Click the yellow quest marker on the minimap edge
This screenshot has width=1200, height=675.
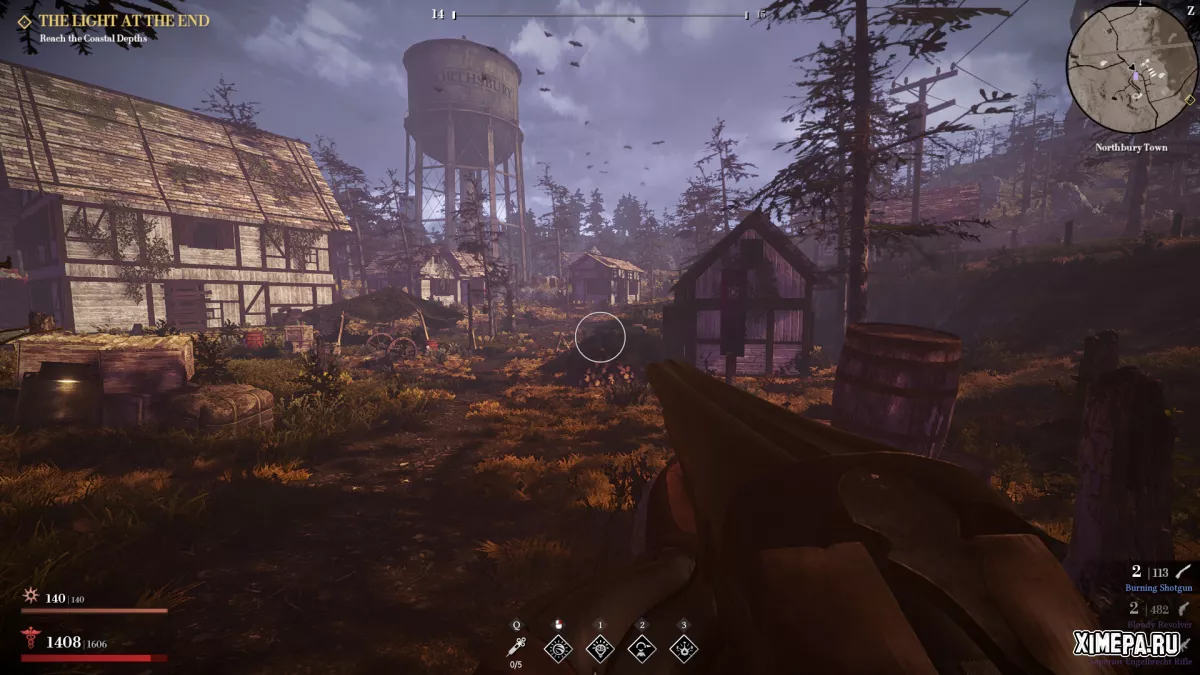coord(1189,99)
